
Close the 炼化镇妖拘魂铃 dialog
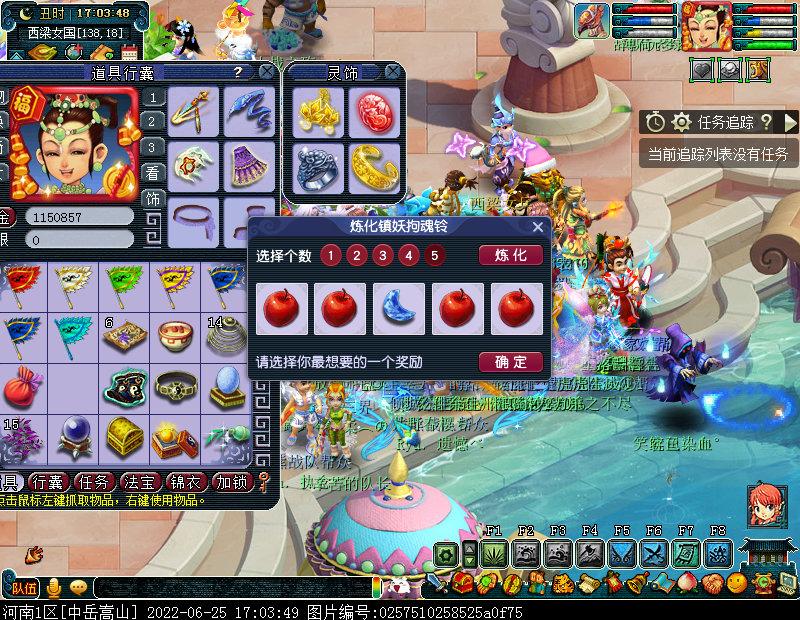coord(538,227)
